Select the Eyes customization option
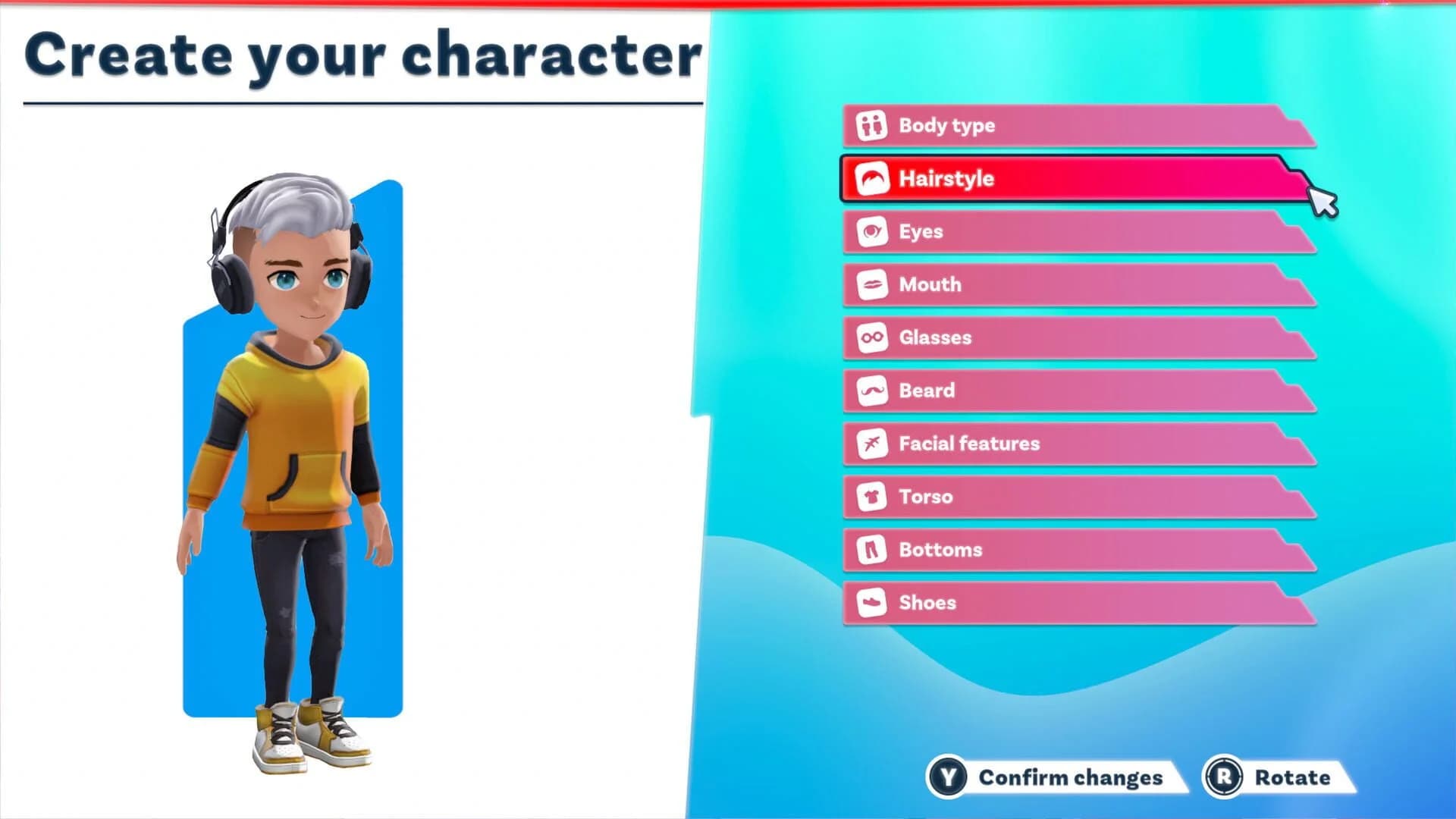This screenshot has width=1456, height=819. click(x=1062, y=231)
